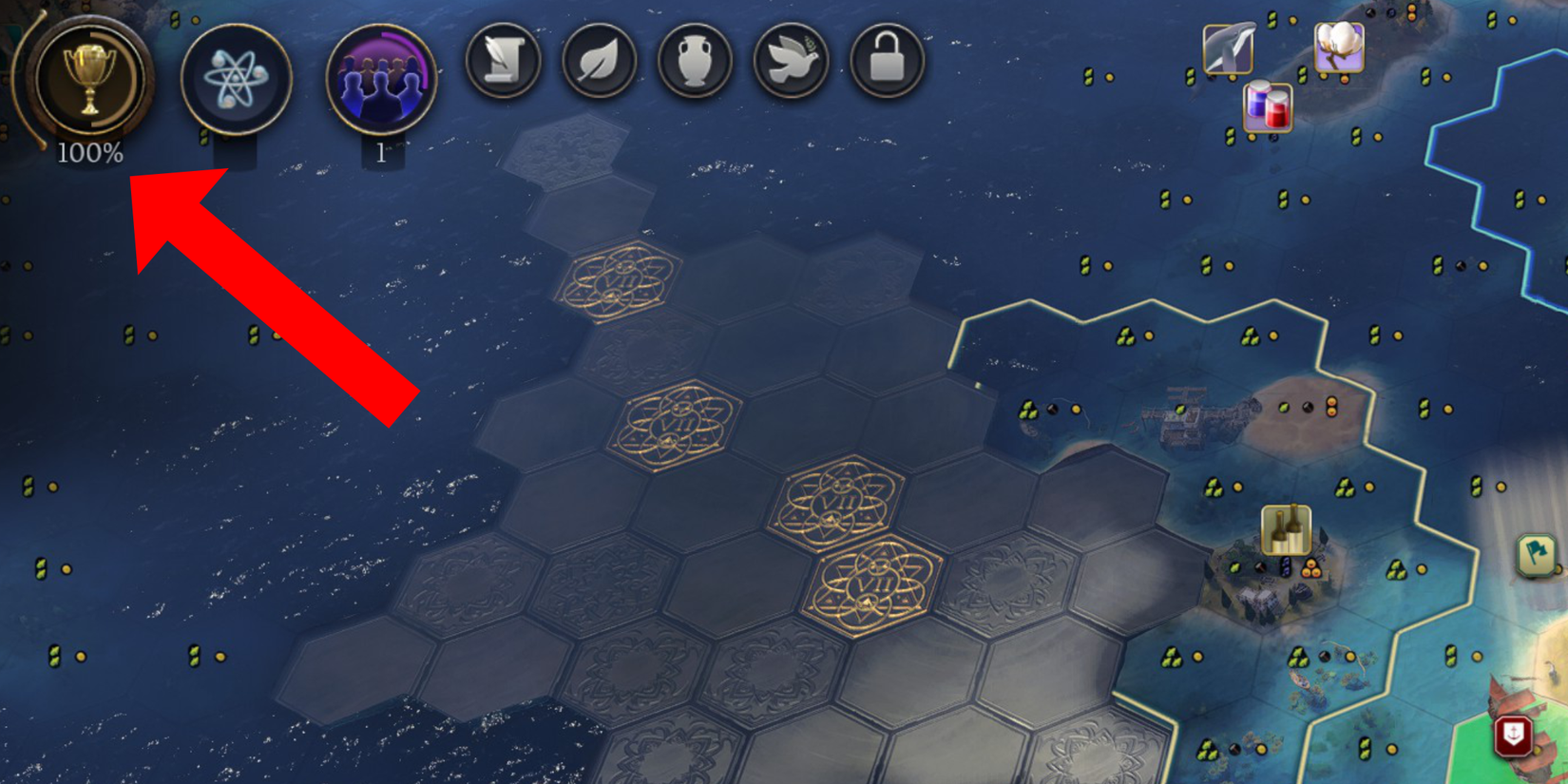This screenshot has height=784, width=1568.
Task: Click the music note icon near the city
Action: point(1285,566)
